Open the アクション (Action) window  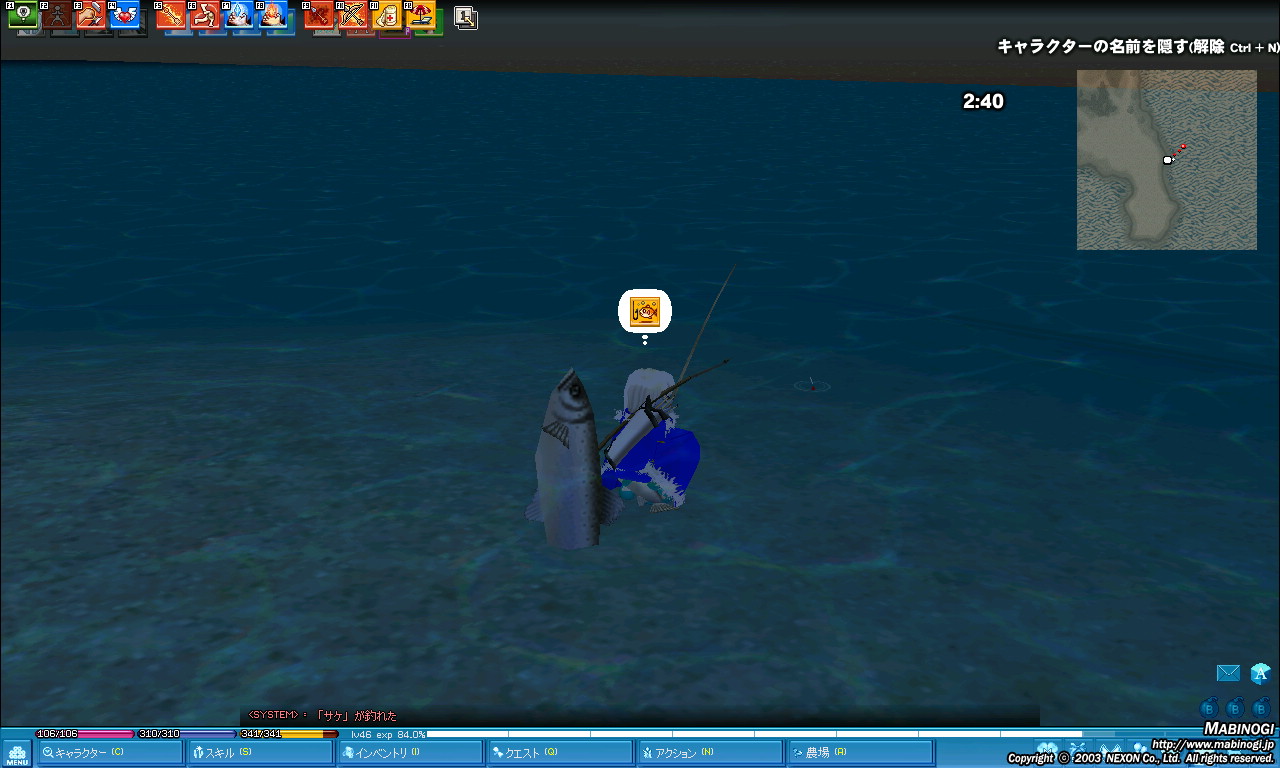point(708,753)
